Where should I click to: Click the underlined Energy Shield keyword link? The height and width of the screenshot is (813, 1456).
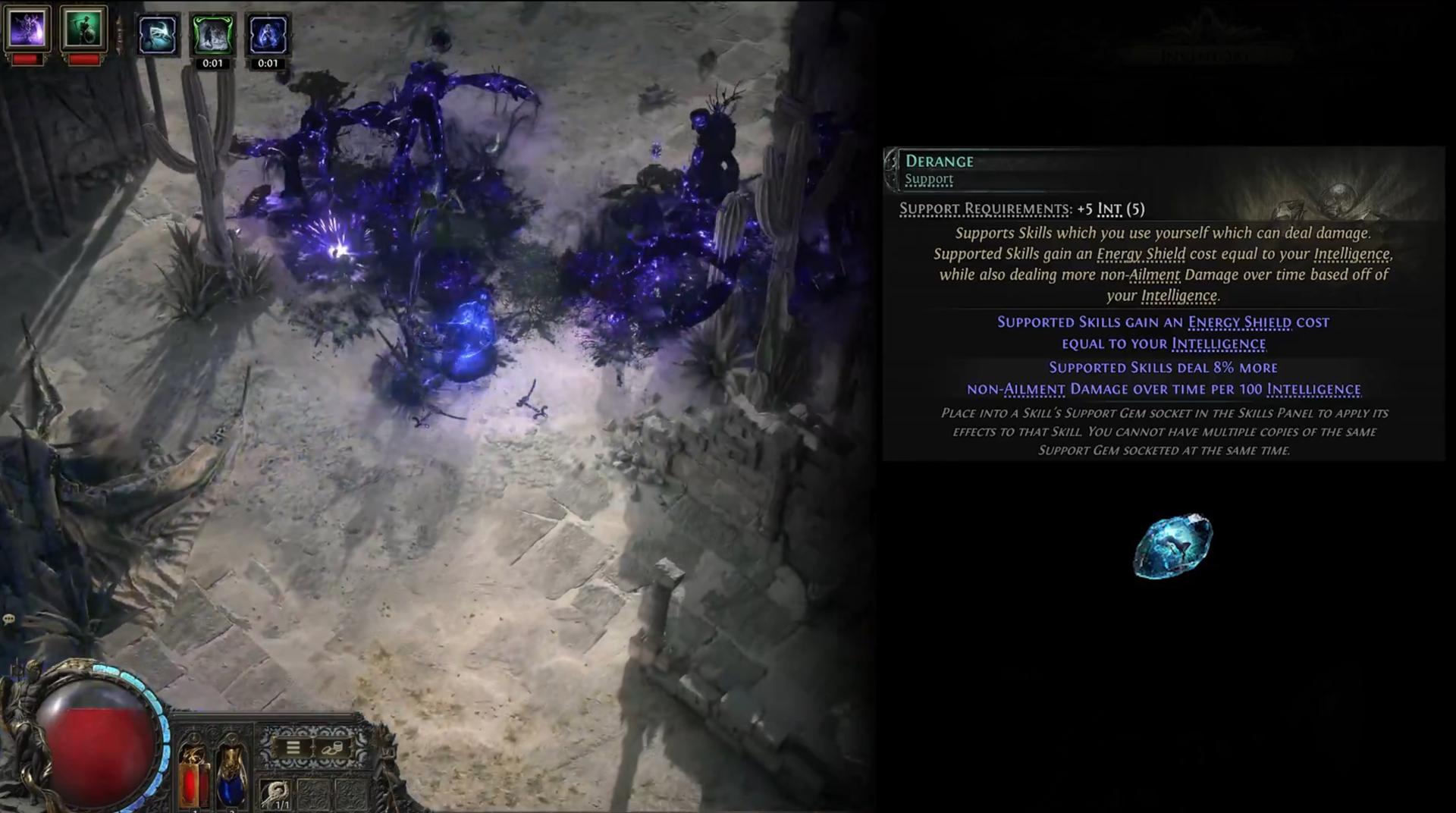click(1239, 322)
